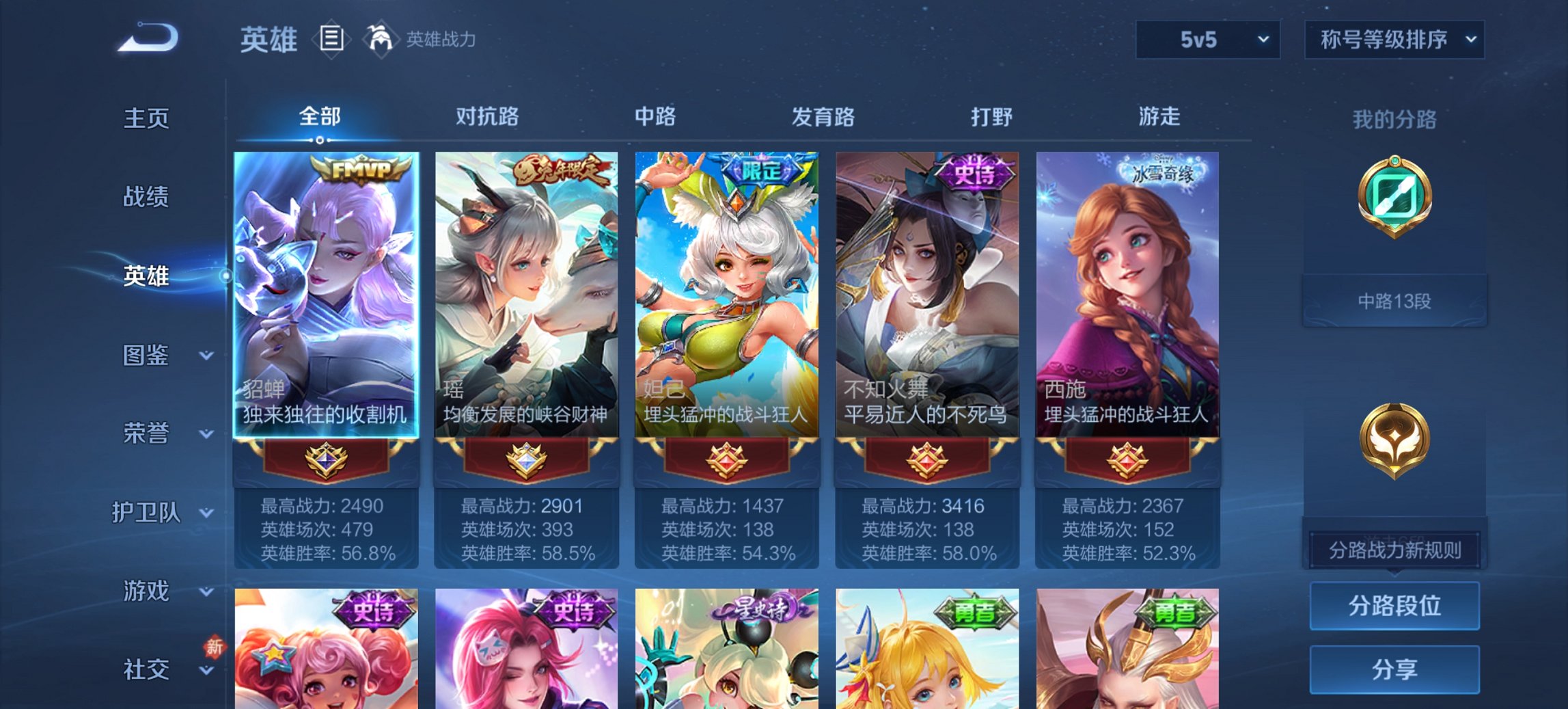Select the 瑶 hero card thumbnail
The image size is (1568, 709).
(x=529, y=294)
